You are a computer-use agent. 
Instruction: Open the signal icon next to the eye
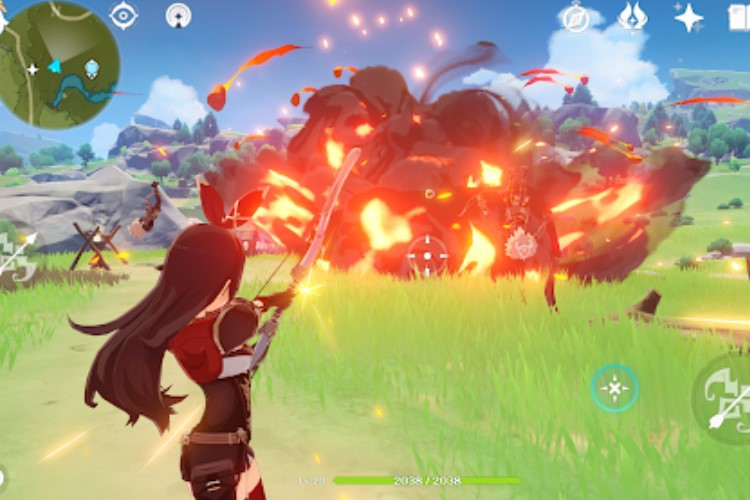pyautogui.click(x=178, y=15)
